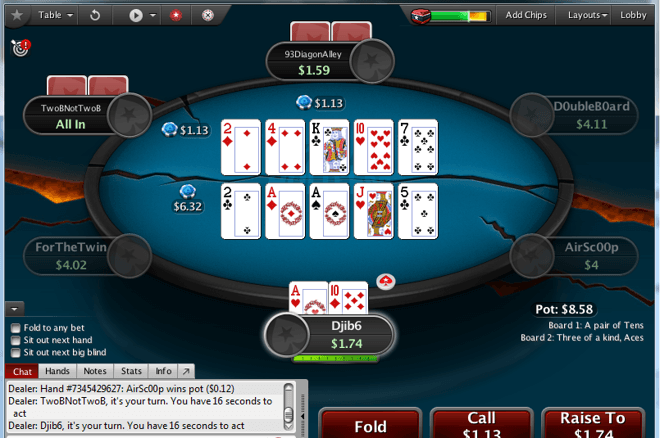
Task: Fold the current hand
Action: coord(370,424)
